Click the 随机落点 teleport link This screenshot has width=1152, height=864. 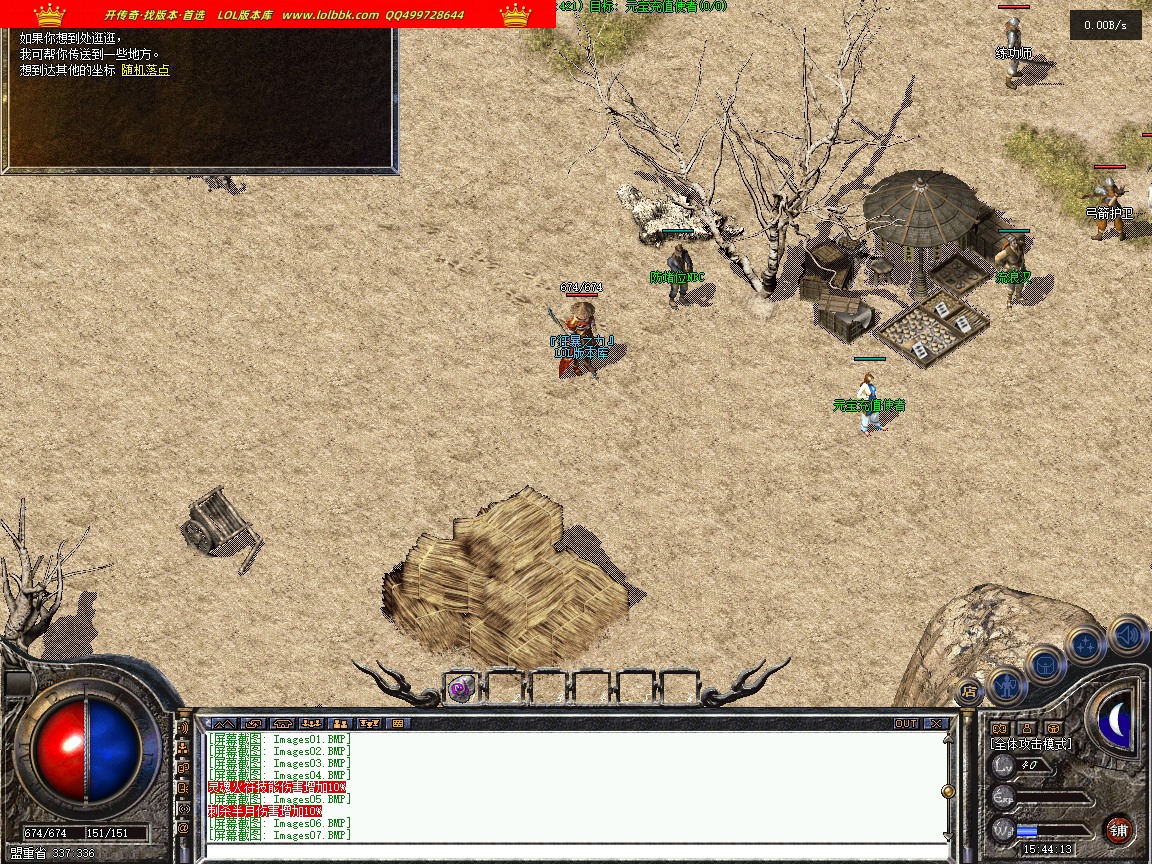point(145,70)
